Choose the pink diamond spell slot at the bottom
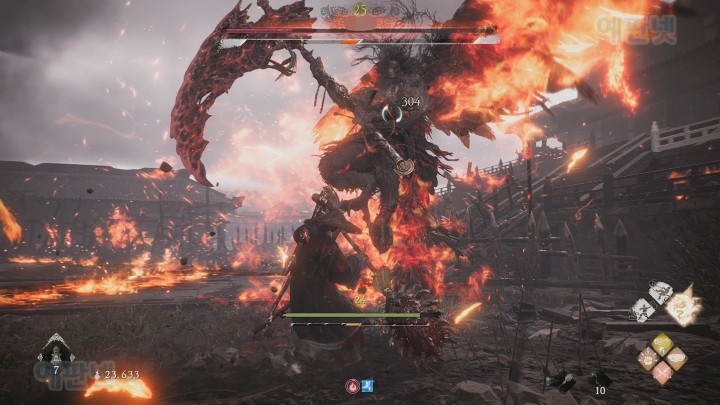Screen dimensions: 720x405 tap(661, 373)
